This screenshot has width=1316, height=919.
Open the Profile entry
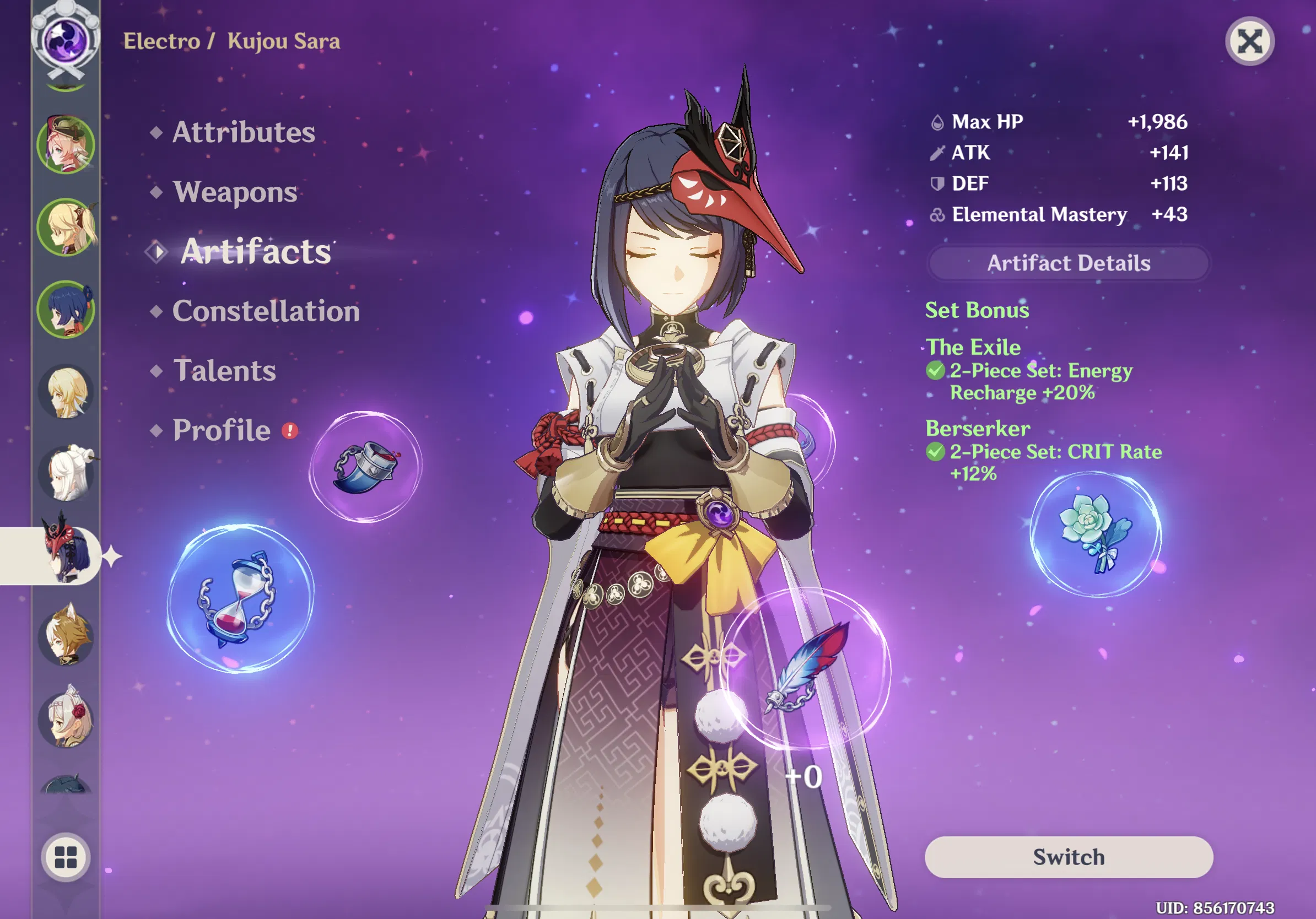[x=222, y=430]
